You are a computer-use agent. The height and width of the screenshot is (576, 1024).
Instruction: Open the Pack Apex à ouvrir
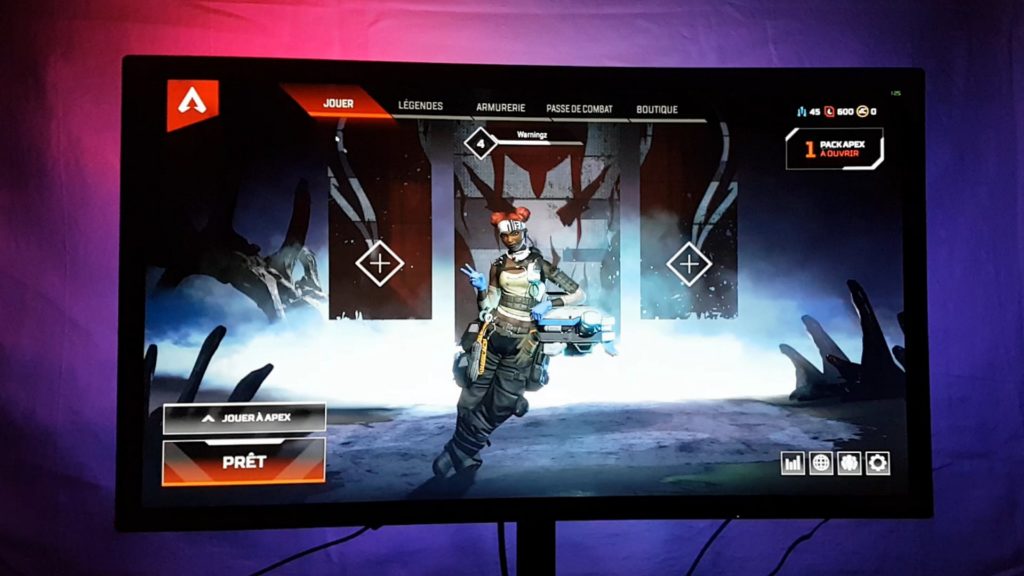coord(834,149)
